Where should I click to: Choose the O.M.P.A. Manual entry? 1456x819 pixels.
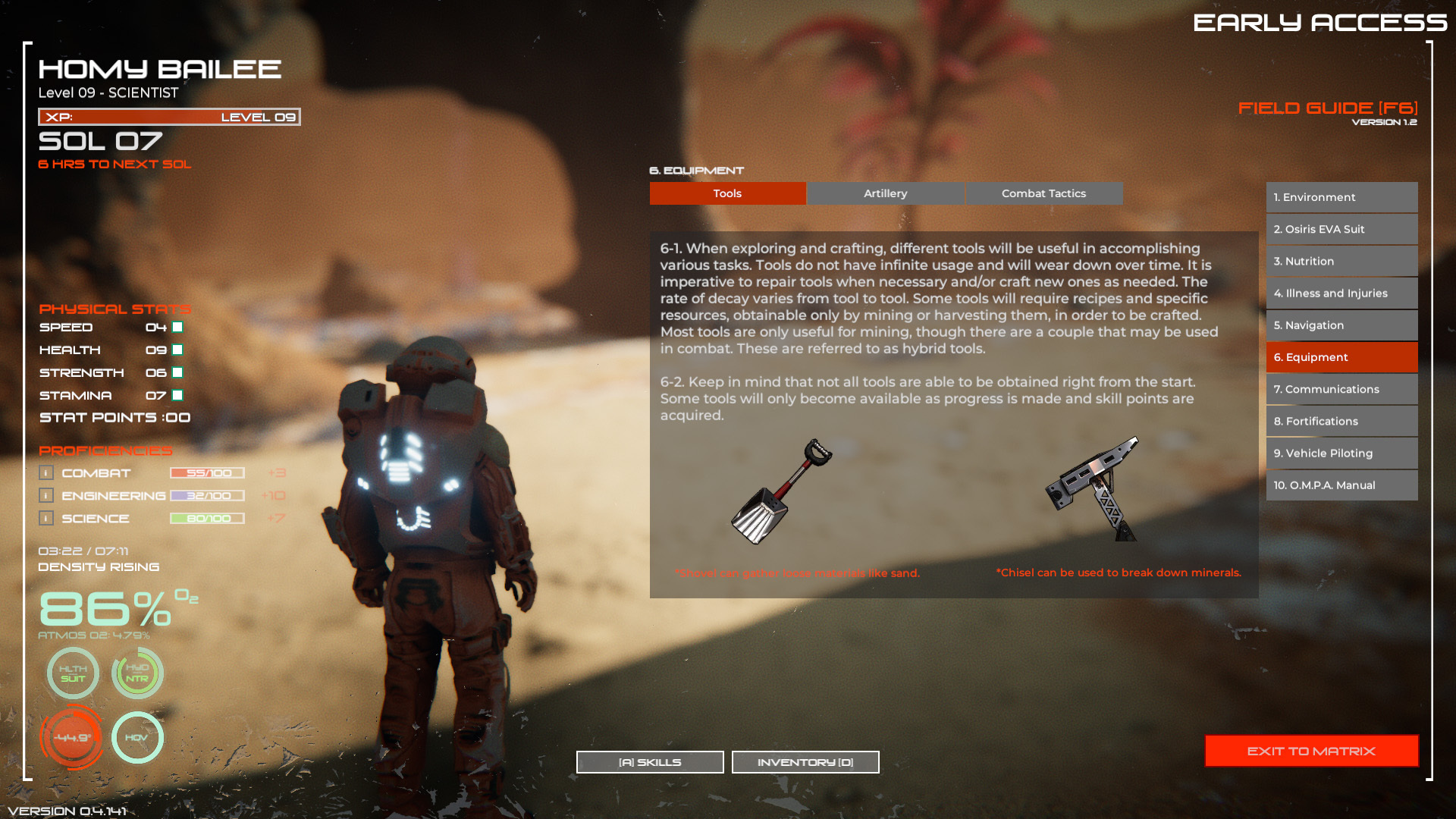(1341, 485)
